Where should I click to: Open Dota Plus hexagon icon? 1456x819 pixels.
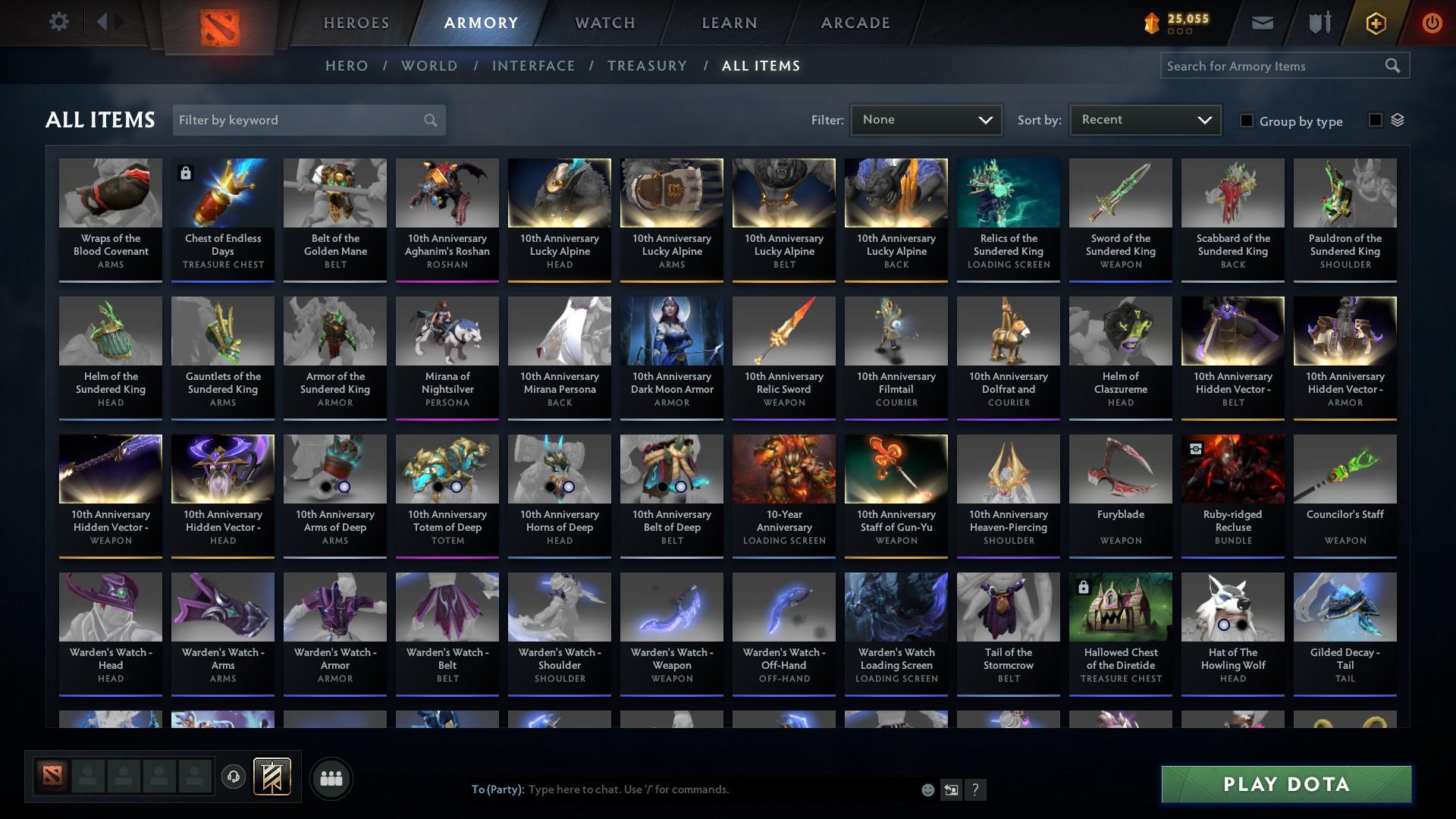(1375, 22)
